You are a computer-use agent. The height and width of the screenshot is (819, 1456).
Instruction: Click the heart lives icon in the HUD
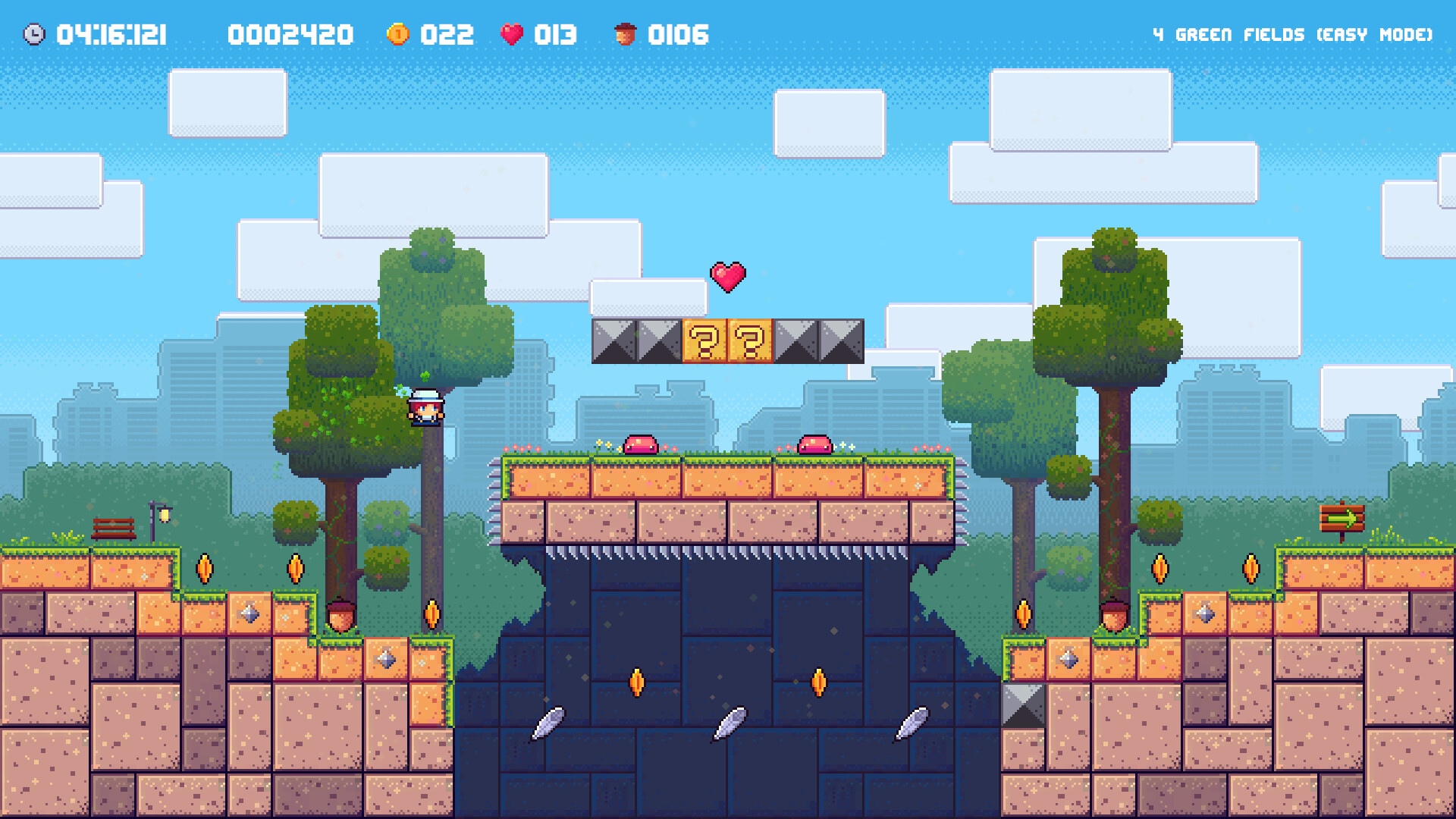coord(513,33)
